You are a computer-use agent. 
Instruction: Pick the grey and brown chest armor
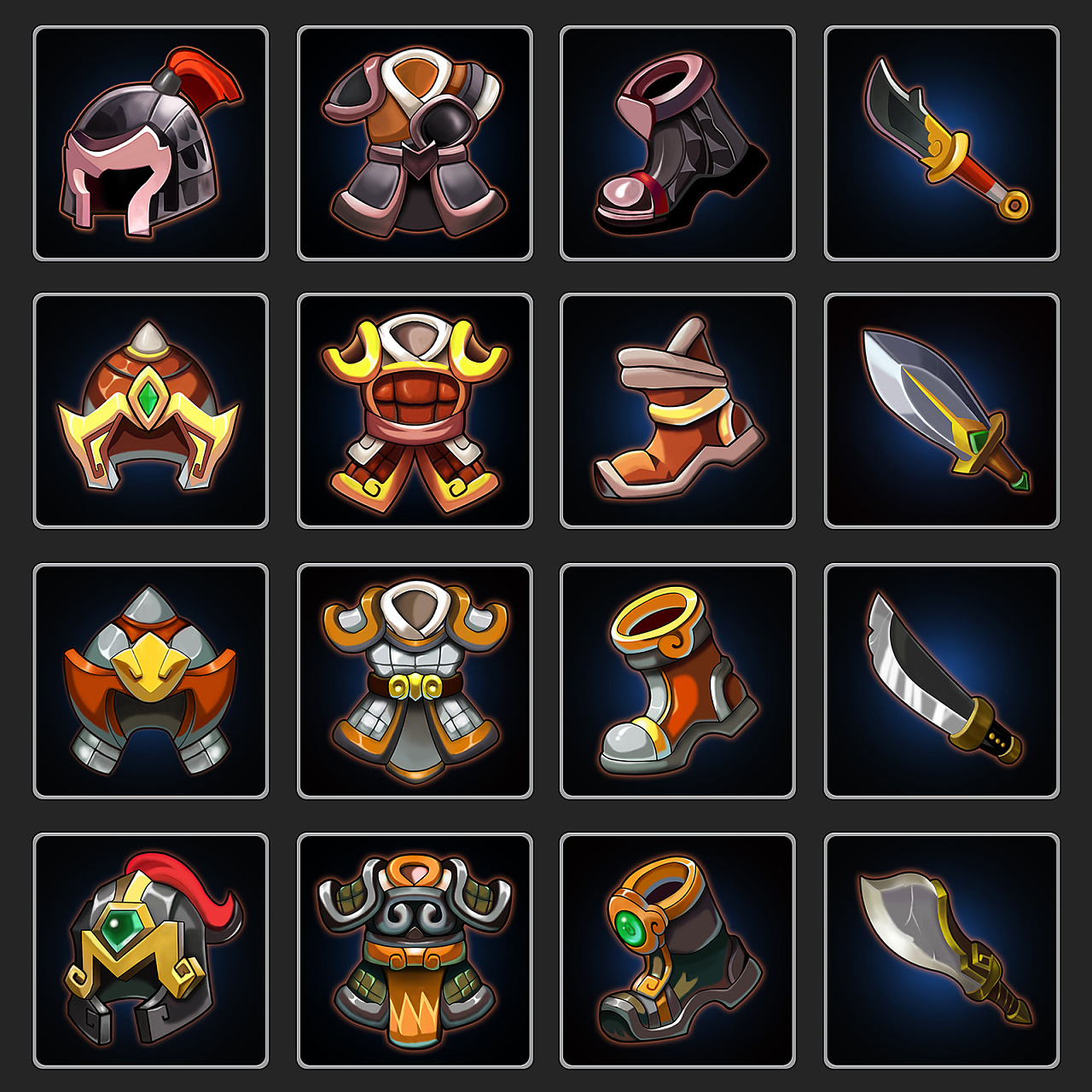415,143
